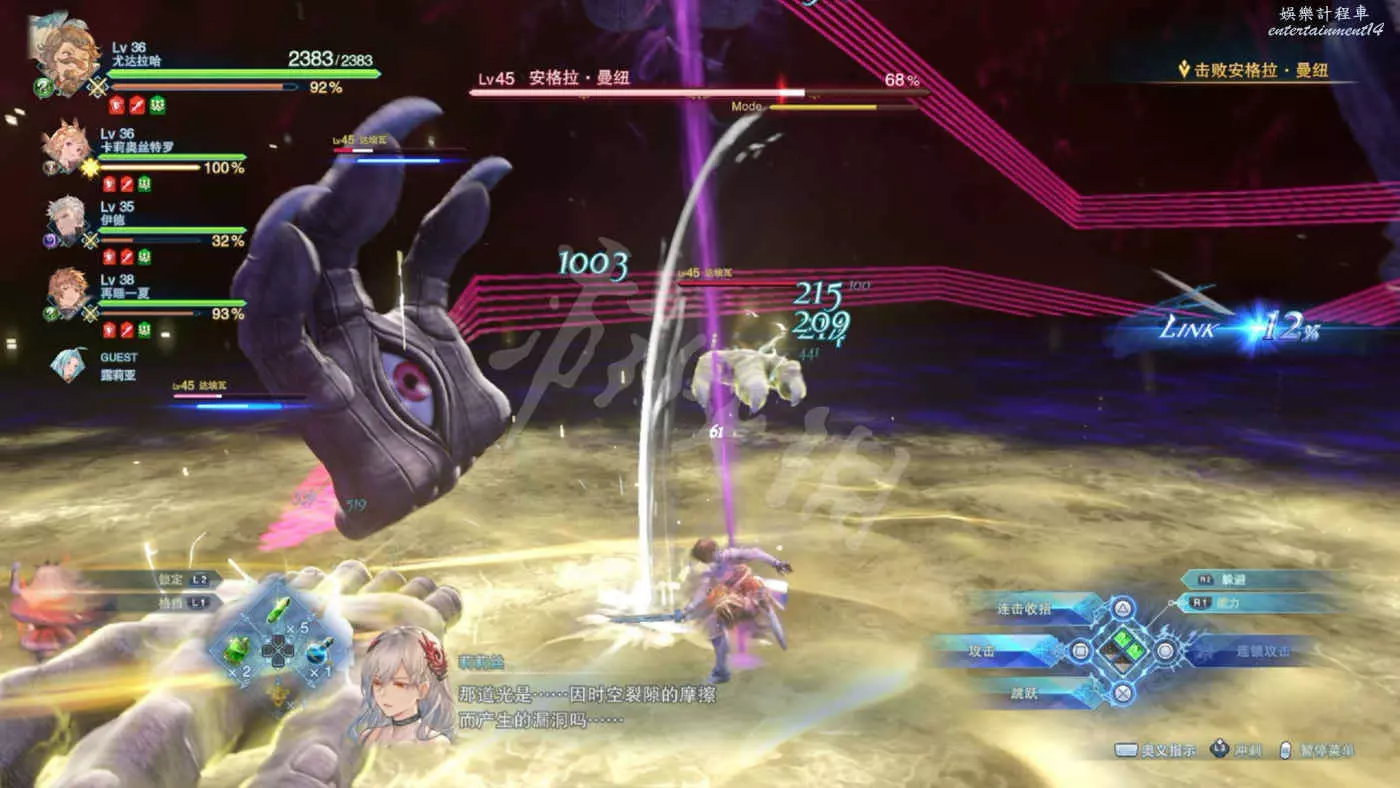1400x788 pixels.
Task: Select the yellow item in the bottom slot
Action: pyautogui.click(x=279, y=691)
